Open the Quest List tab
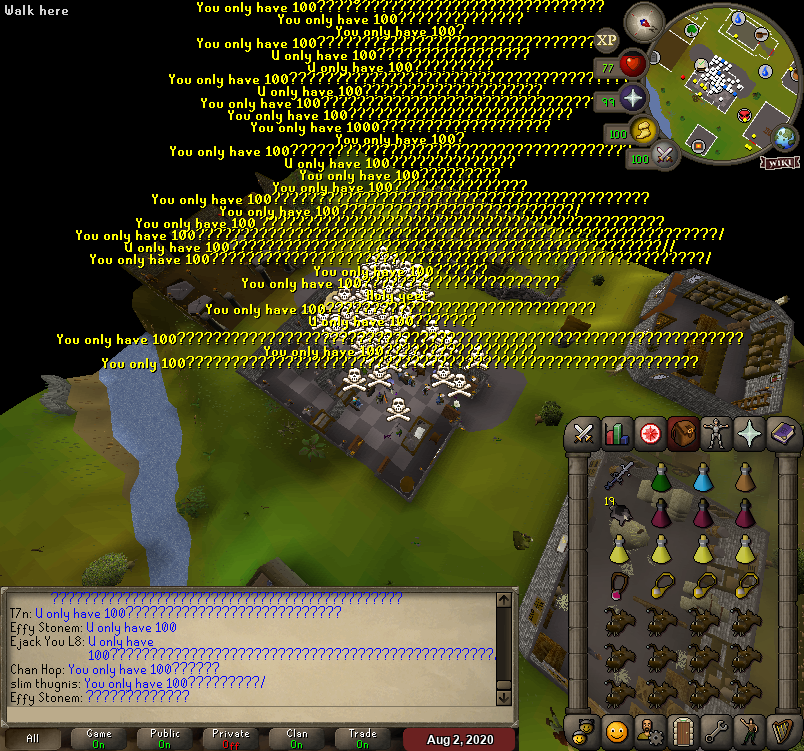Viewport: 804px width, 751px height. click(650, 432)
